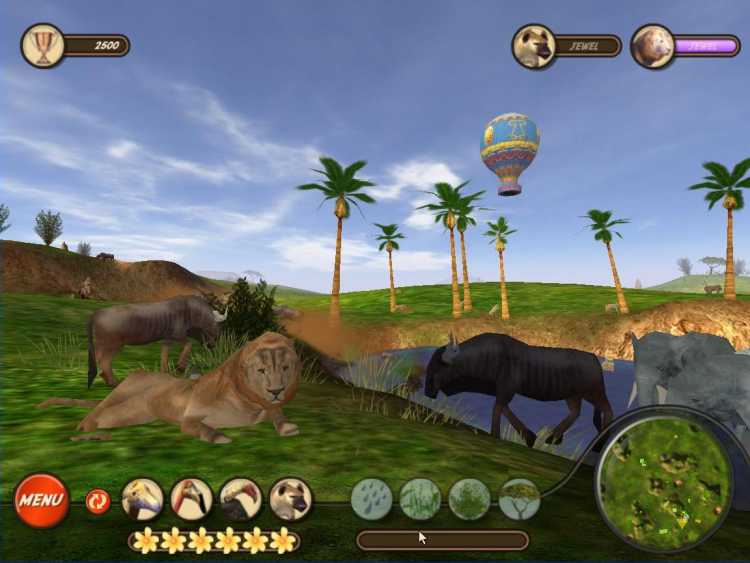Select the pale-headed bird portrait
The width and height of the screenshot is (750, 563).
pos(142,499)
